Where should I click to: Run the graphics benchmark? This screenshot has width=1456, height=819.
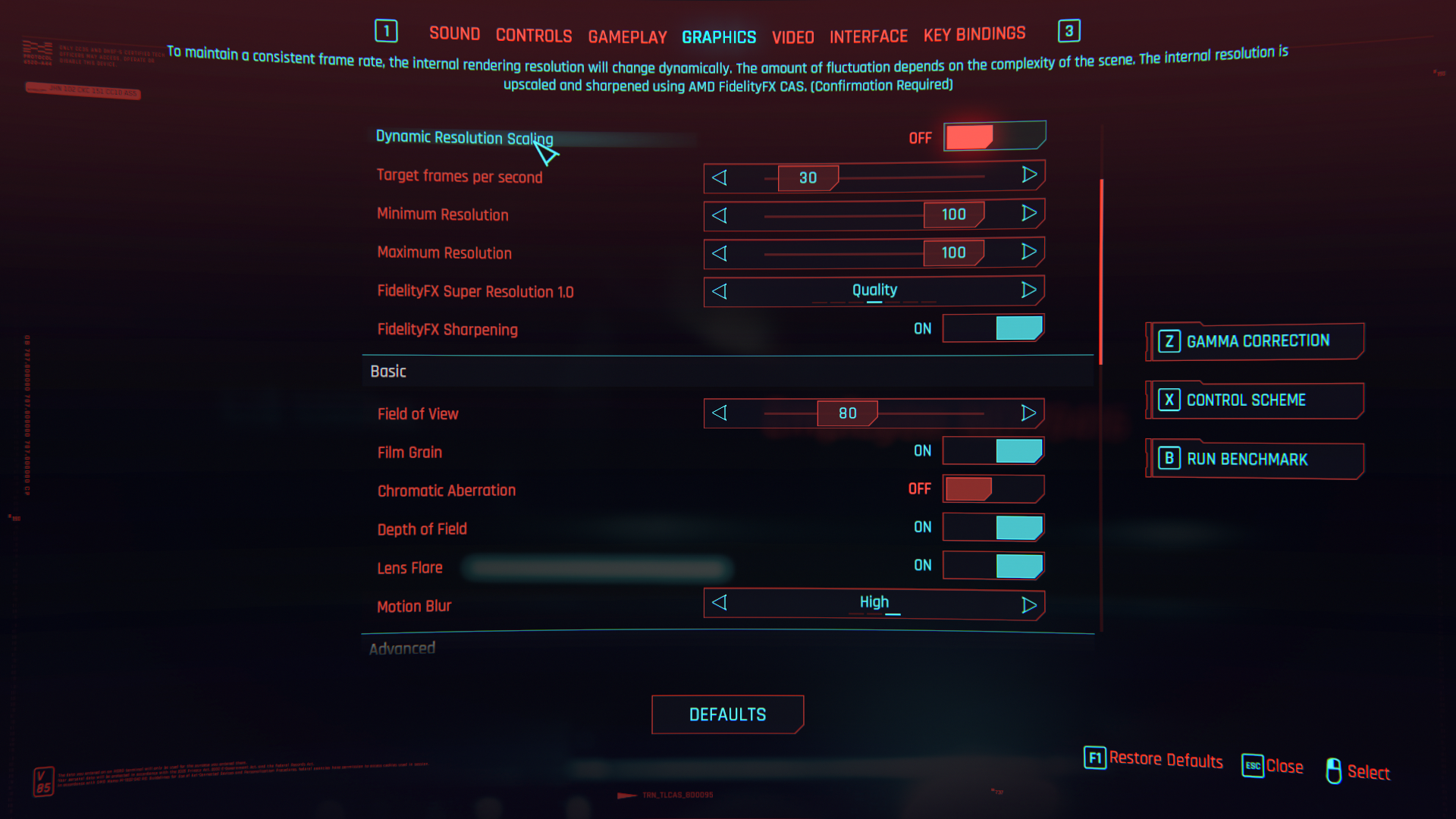coord(1257,459)
